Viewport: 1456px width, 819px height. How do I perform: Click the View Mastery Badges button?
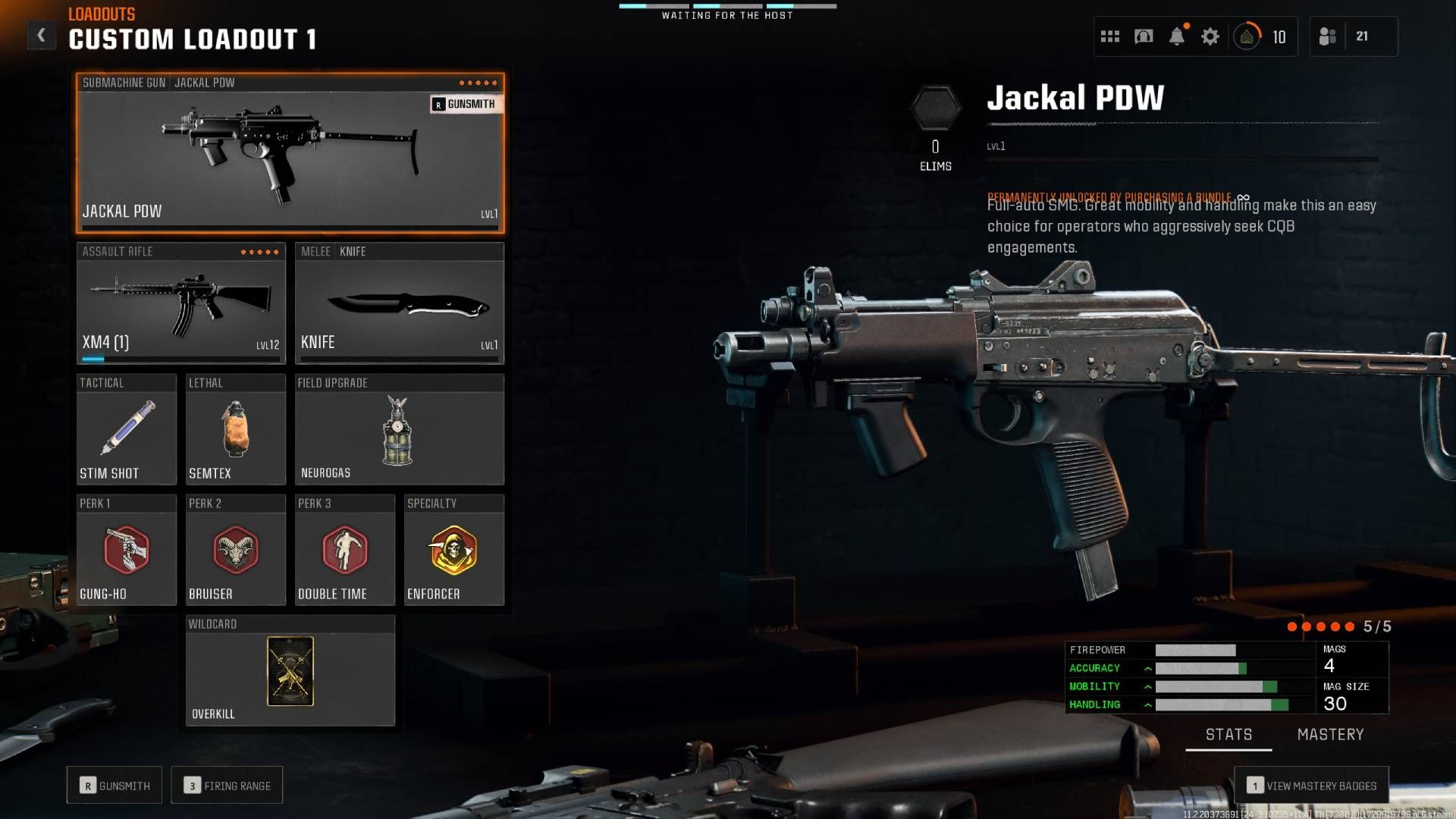pyautogui.click(x=1310, y=786)
